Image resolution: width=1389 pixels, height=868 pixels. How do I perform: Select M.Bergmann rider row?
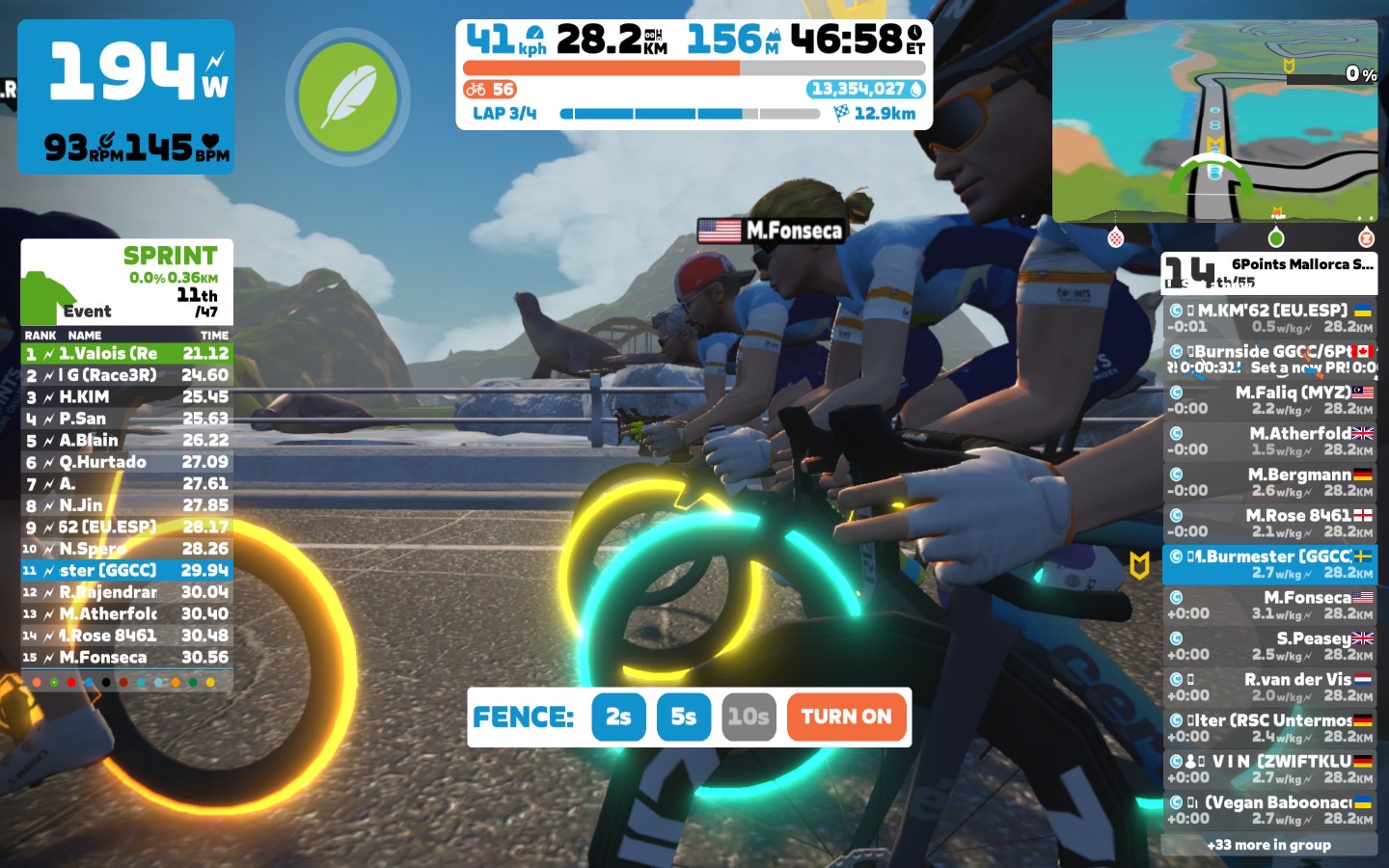click(x=1269, y=482)
